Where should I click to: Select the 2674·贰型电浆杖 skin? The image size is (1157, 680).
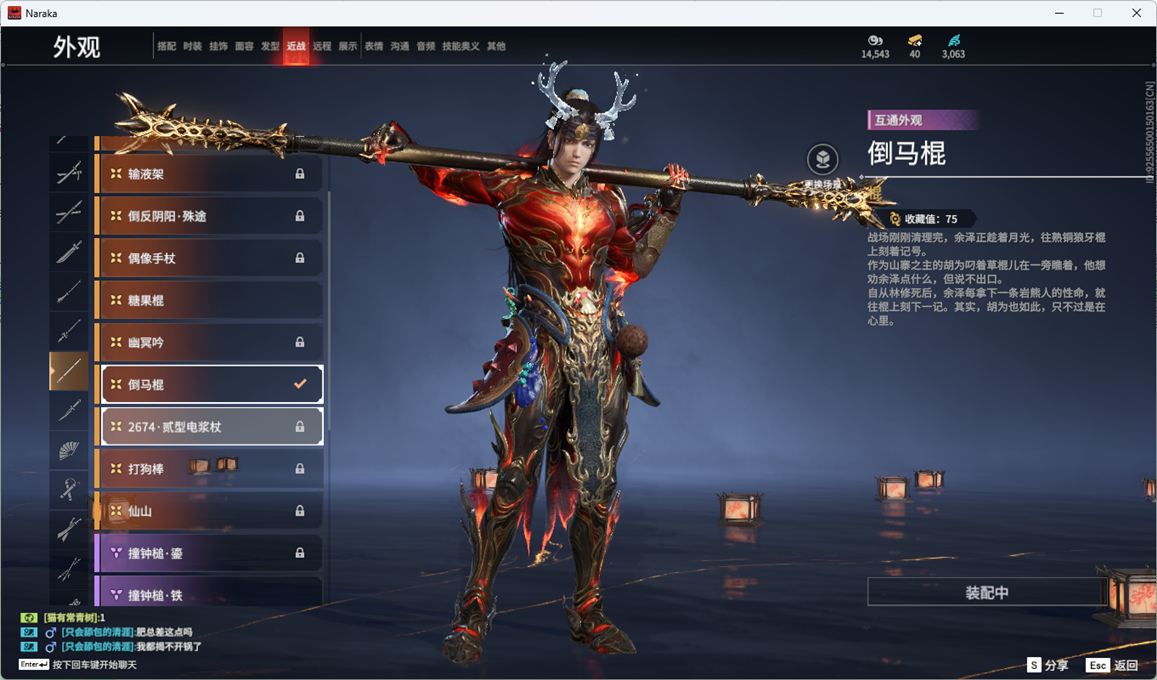click(x=208, y=427)
